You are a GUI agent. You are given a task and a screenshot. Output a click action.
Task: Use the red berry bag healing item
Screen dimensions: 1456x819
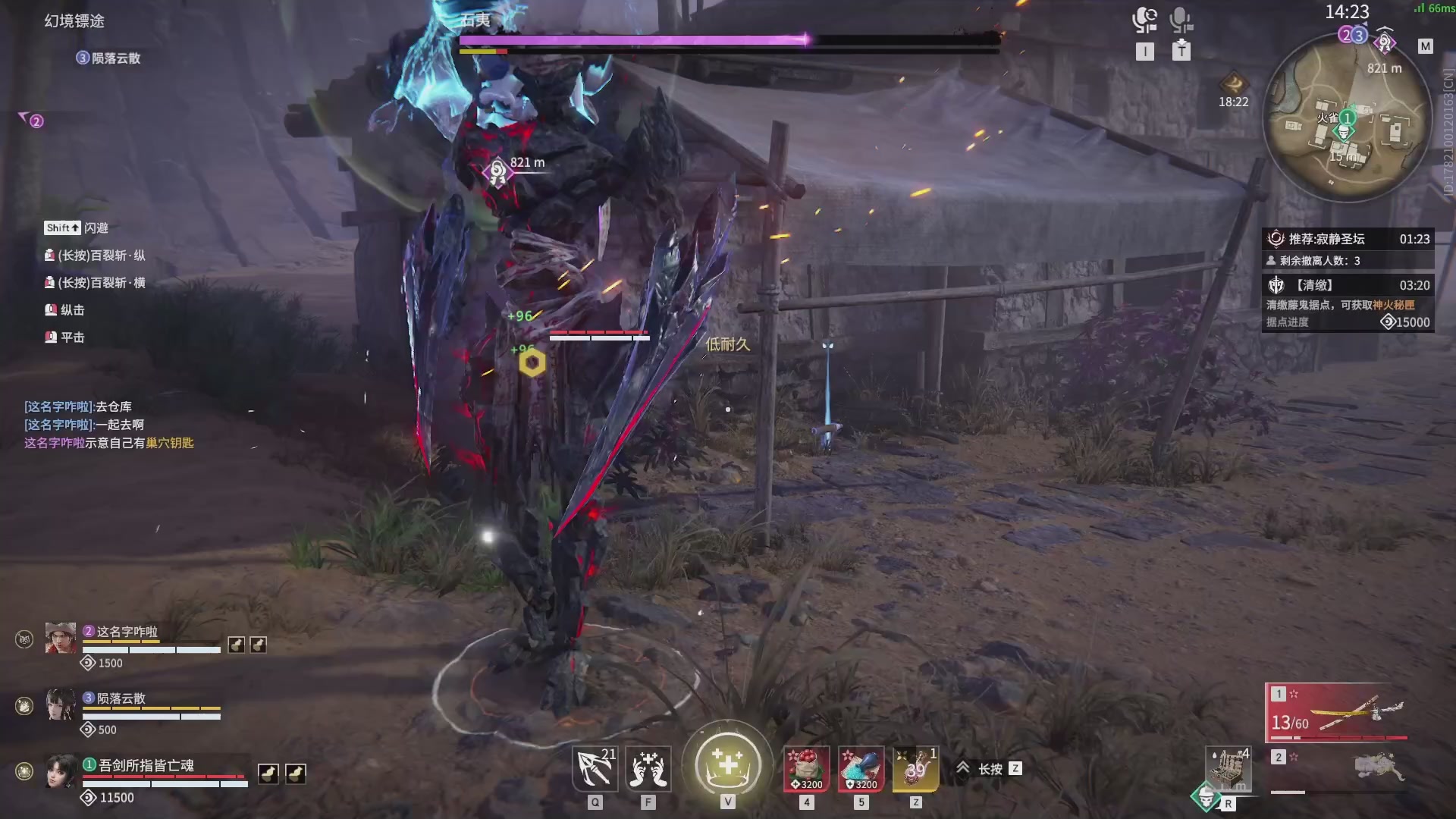point(806,769)
